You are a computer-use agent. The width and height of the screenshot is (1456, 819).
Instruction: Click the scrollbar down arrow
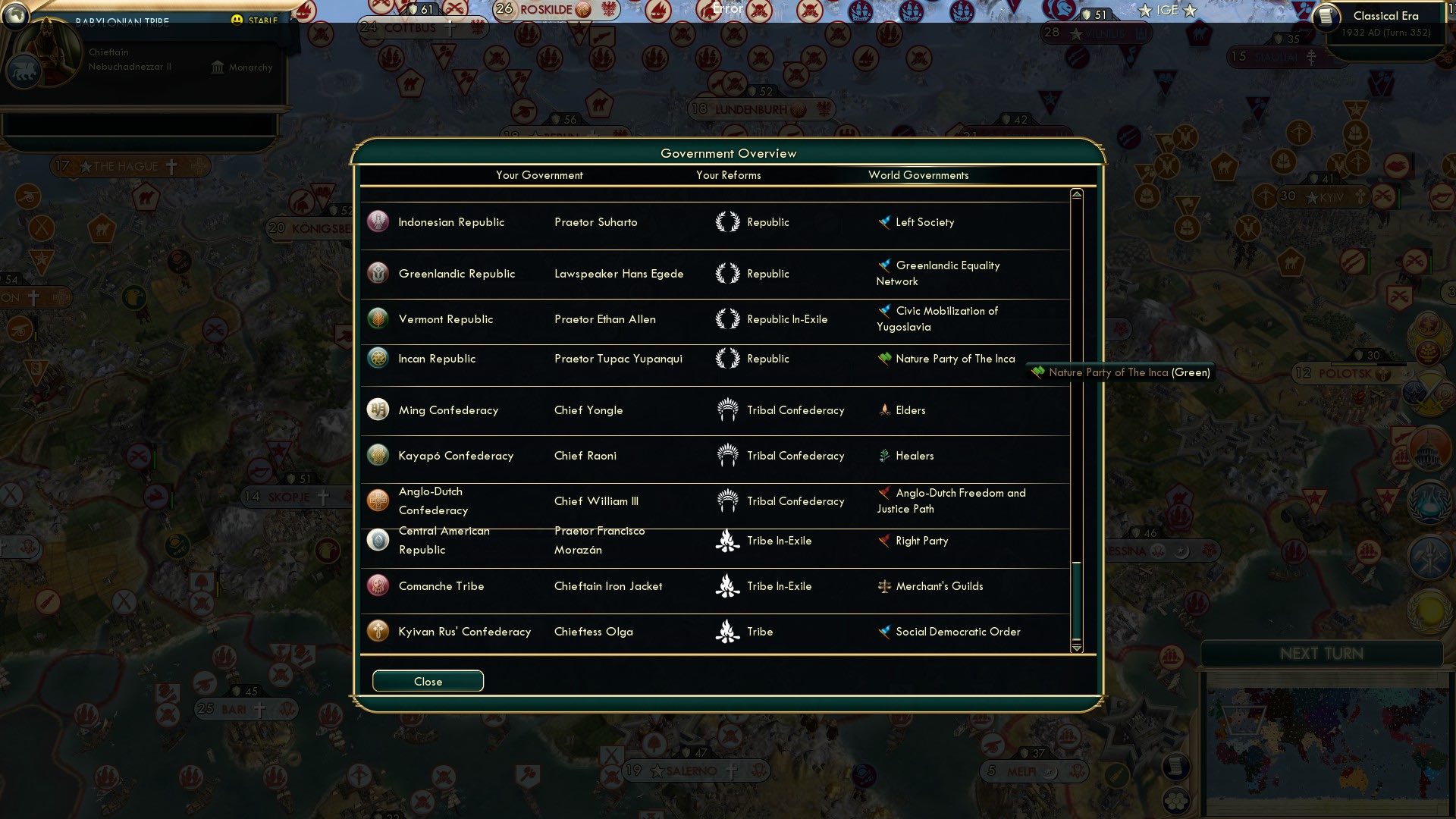[1076, 649]
